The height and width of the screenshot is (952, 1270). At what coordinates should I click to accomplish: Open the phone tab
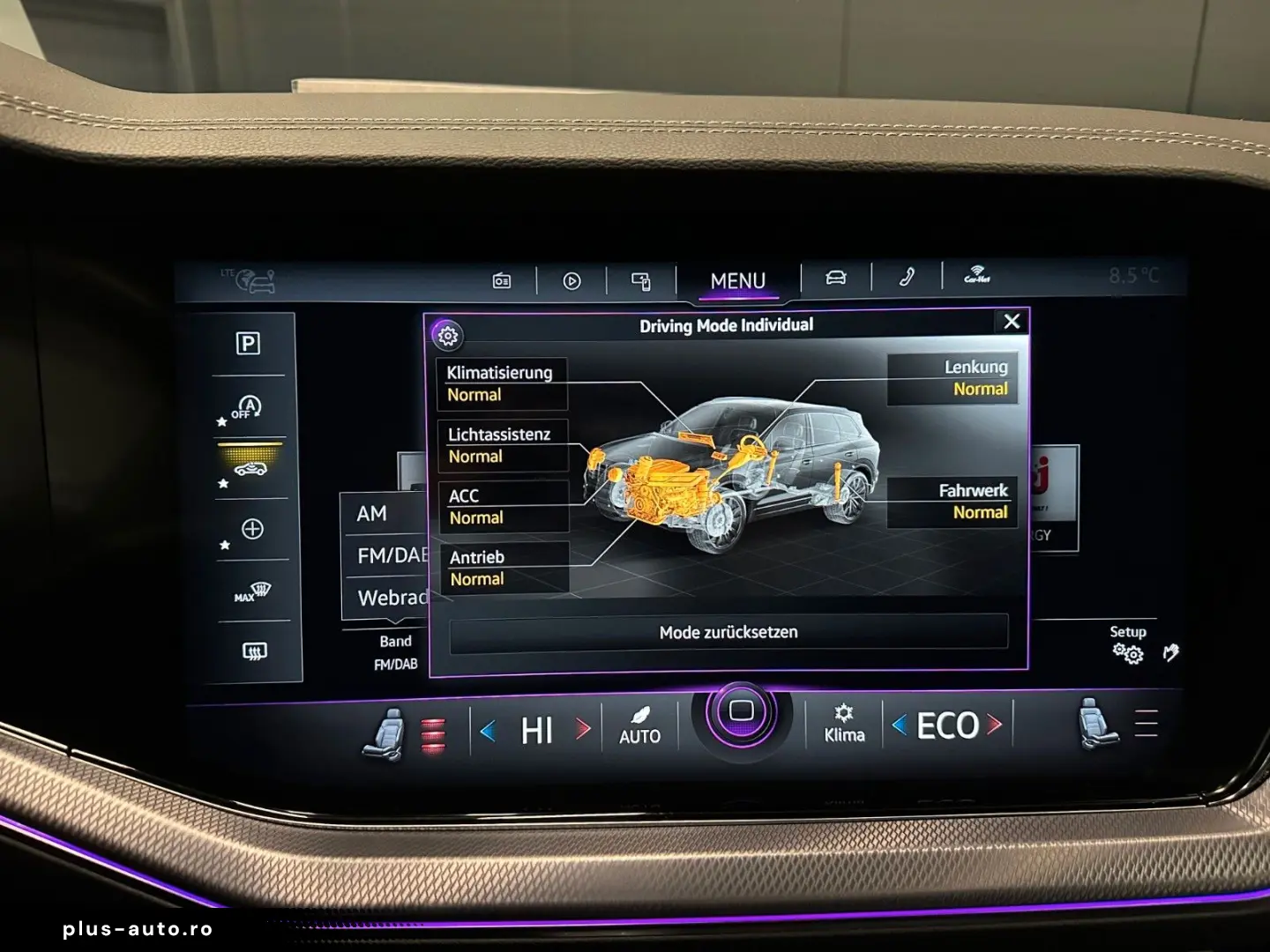pos(907,278)
